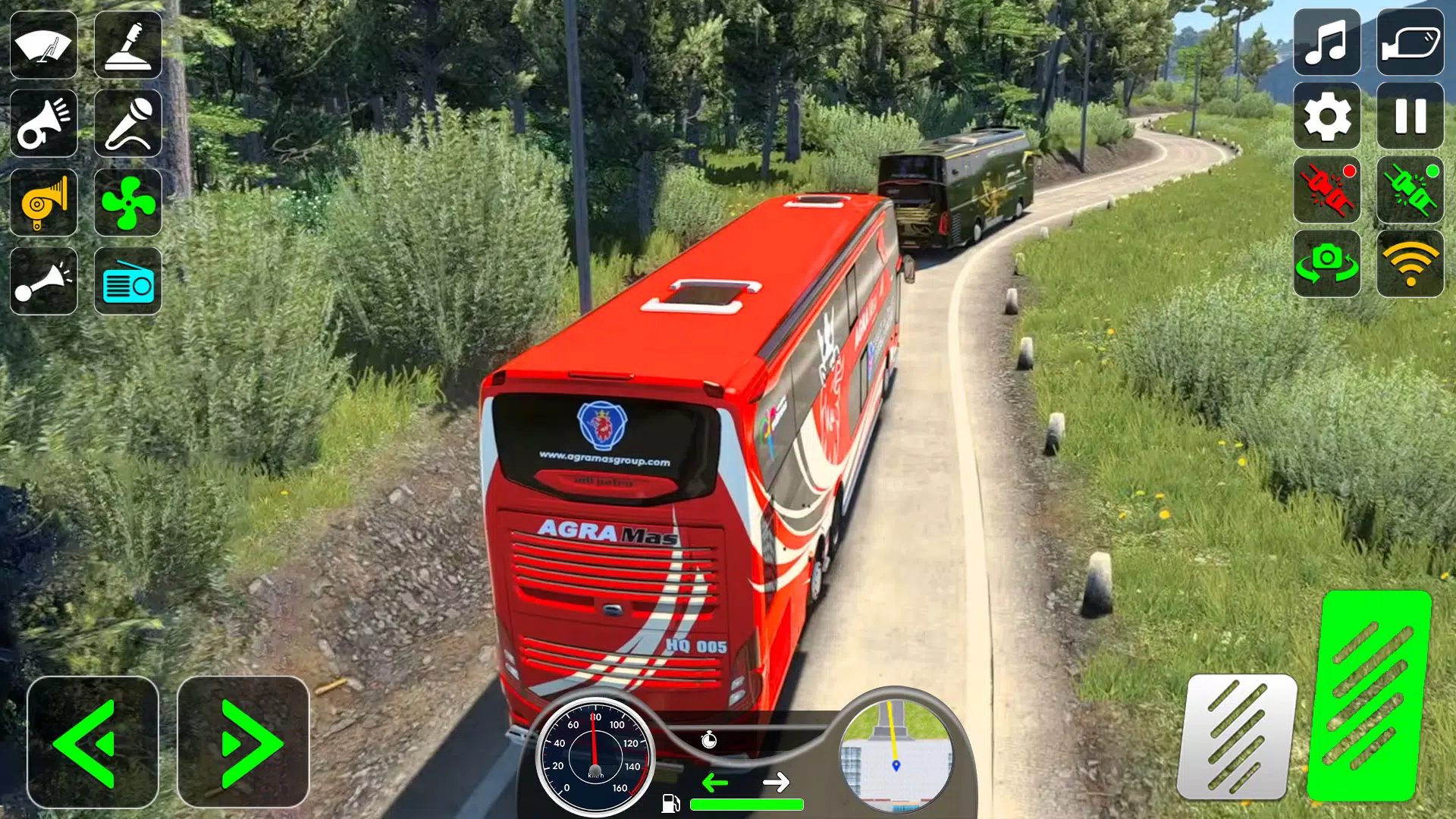Rotate the camera view
This screenshot has height=819, width=1456.
pos(1326,263)
